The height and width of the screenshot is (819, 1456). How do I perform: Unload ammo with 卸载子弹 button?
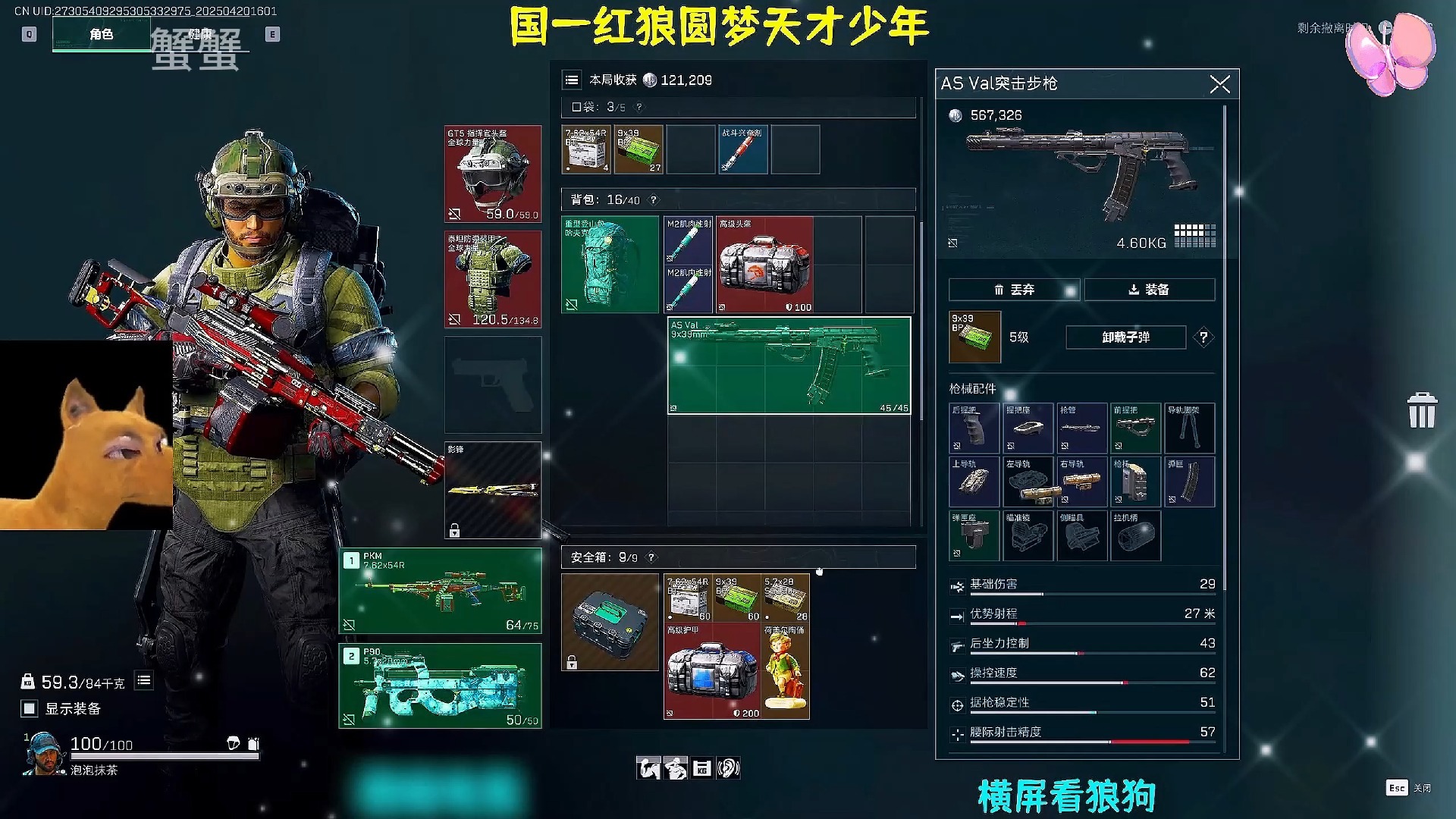pos(1125,337)
